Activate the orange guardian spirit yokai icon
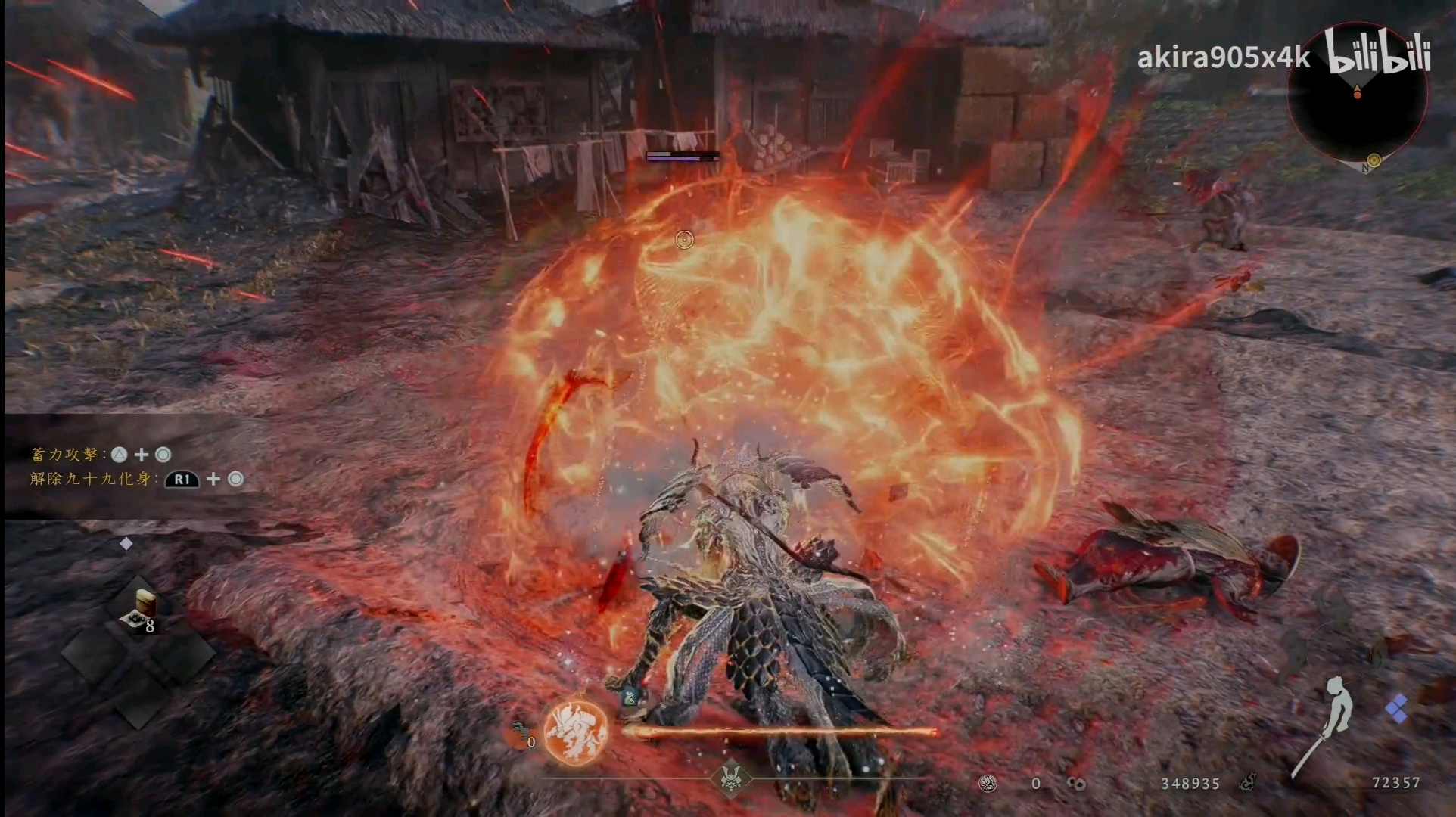This screenshot has height=817, width=1456. [x=577, y=731]
